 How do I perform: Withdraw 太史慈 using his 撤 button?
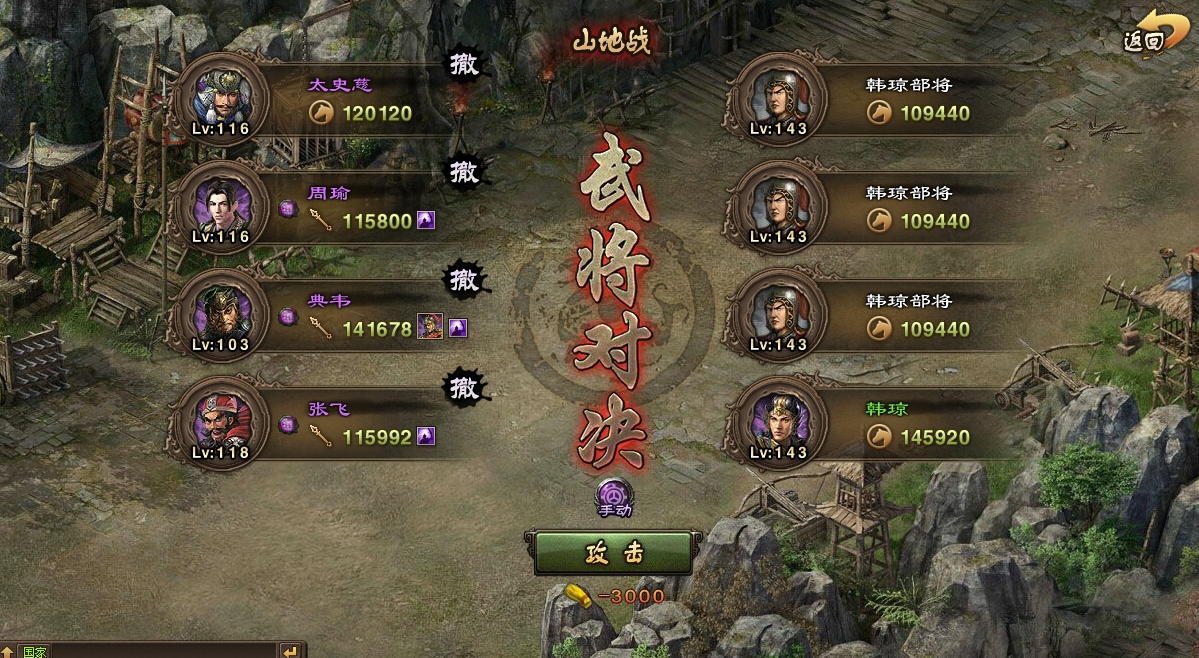pos(464,66)
